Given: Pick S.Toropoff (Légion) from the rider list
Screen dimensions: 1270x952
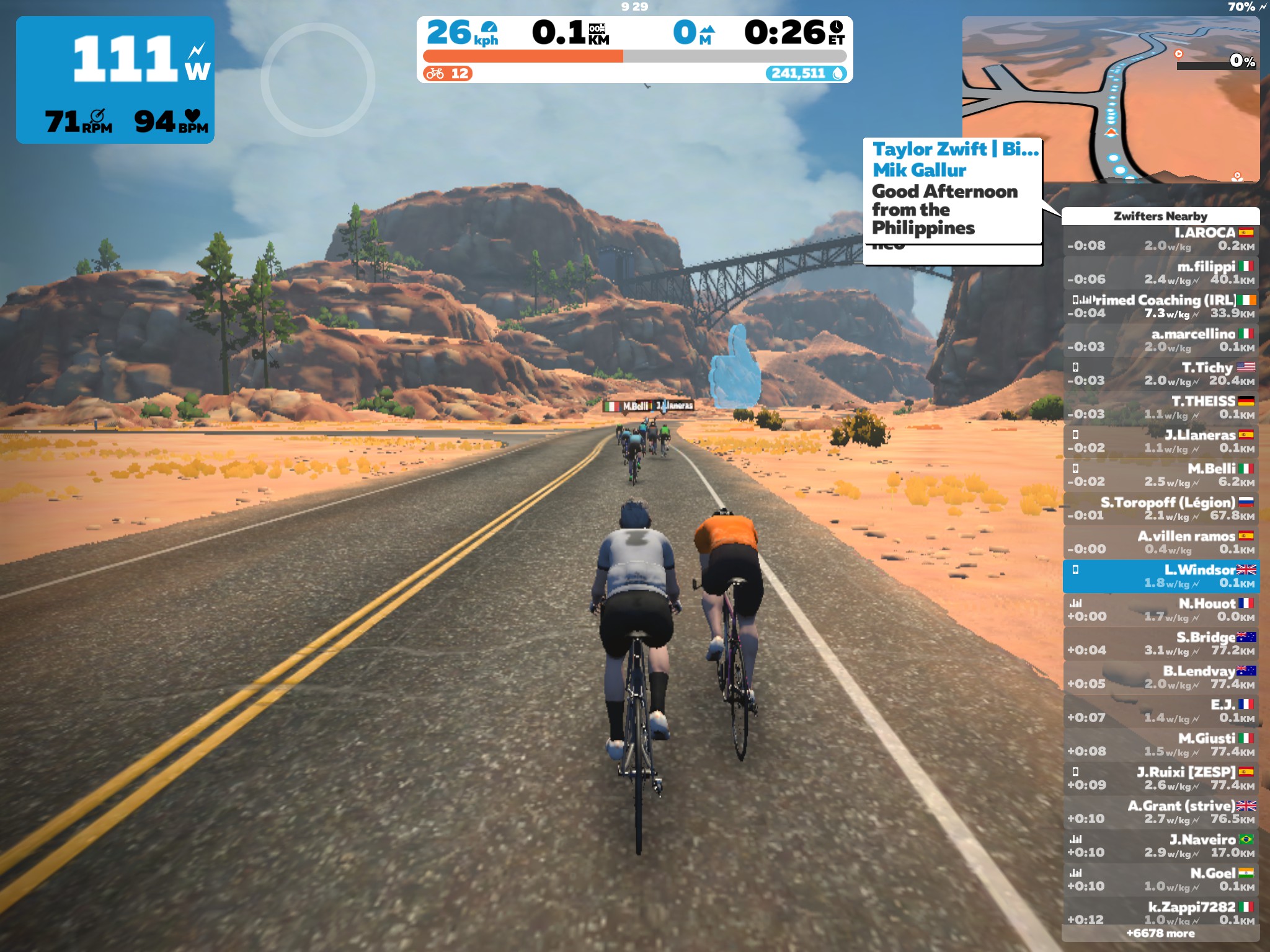Looking at the screenshot, I should (1160, 509).
